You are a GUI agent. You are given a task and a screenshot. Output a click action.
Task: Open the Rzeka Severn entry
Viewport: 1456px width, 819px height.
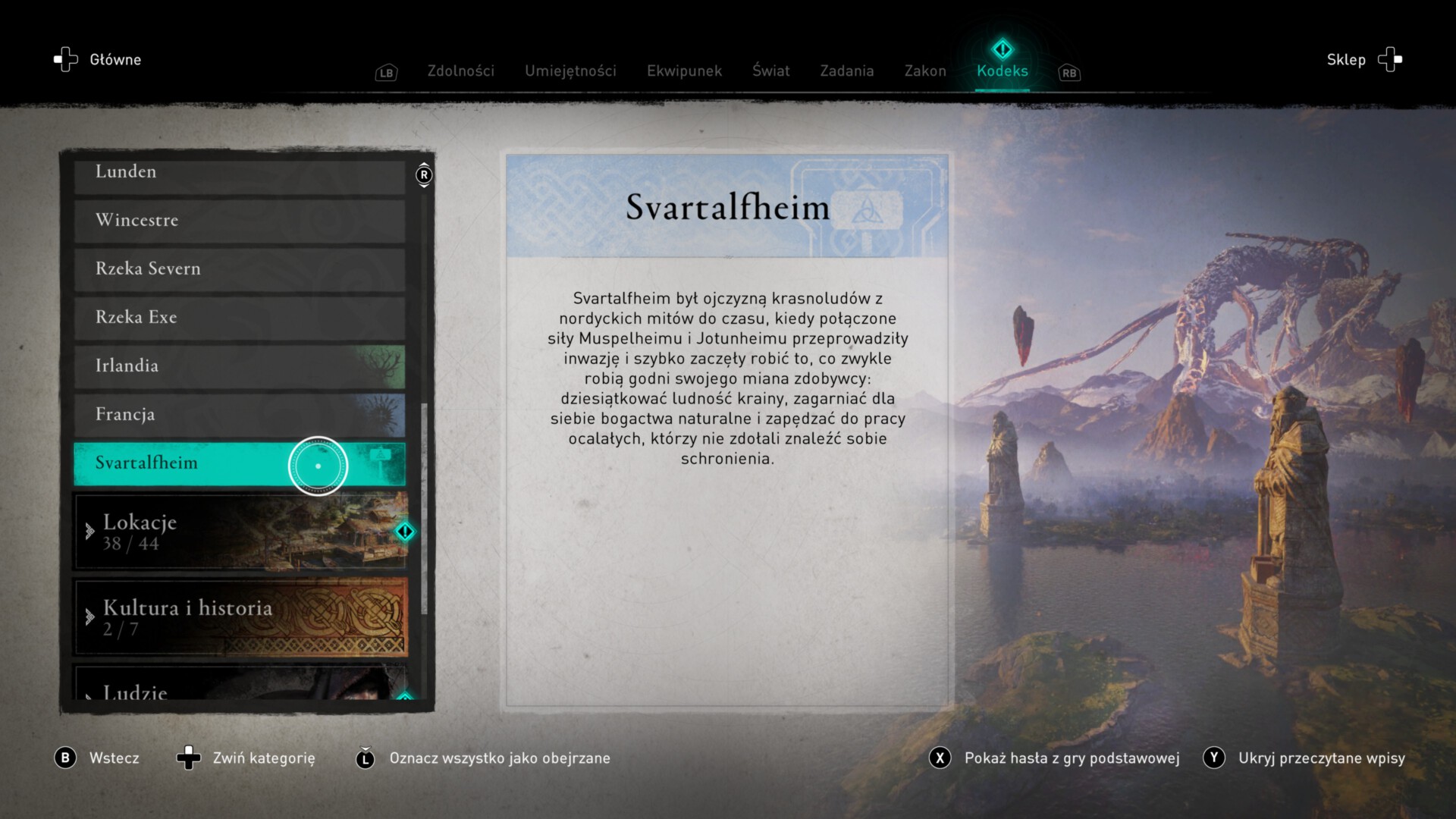tap(239, 269)
